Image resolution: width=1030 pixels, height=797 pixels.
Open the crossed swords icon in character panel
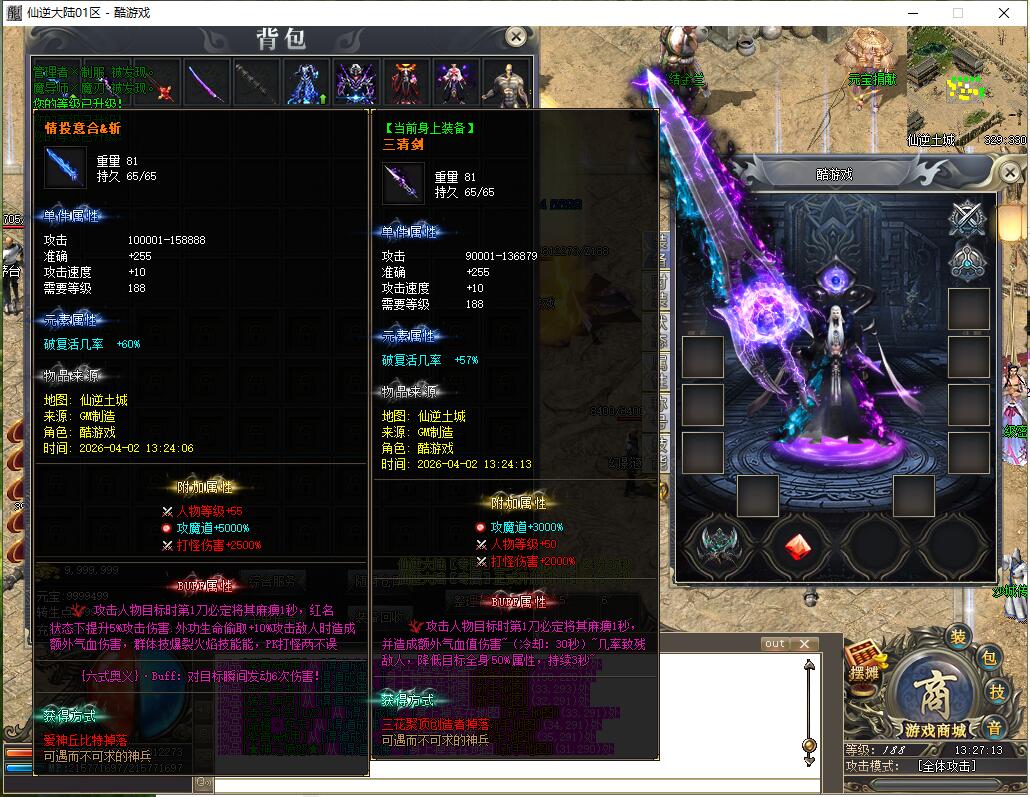[x=968, y=215]
